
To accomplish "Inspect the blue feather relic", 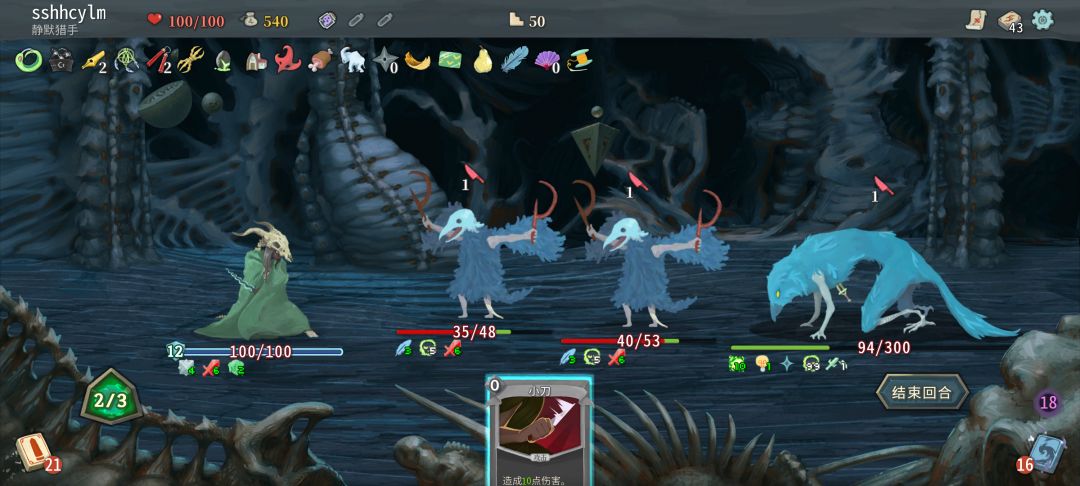I will pyautogui.click(x=514, y=60).
